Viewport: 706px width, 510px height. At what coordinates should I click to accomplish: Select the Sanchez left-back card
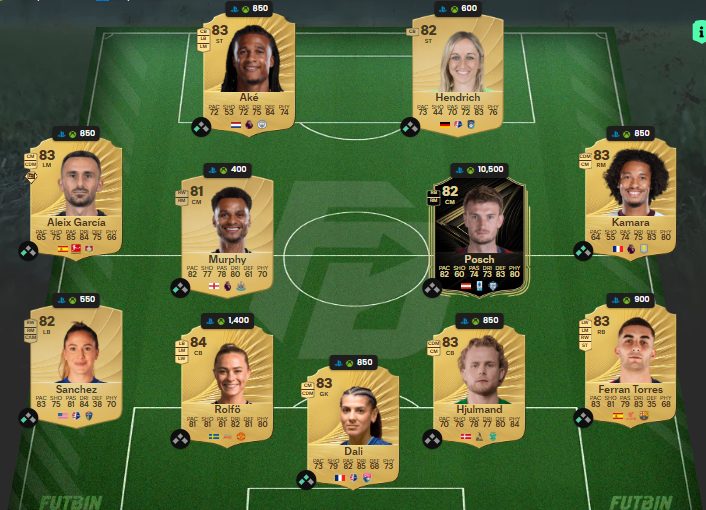[x=76, y=362]
